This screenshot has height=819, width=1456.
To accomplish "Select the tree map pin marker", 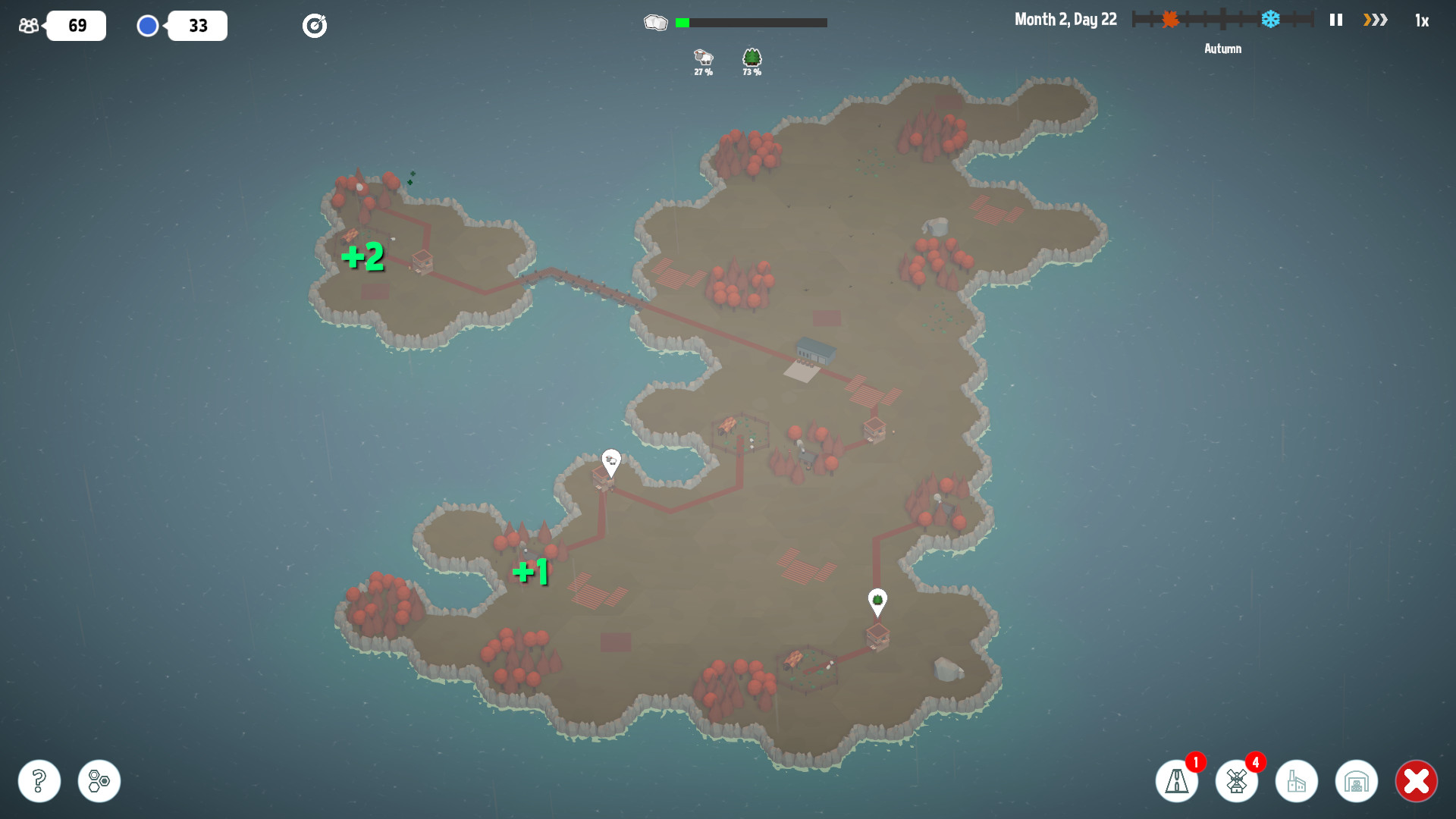I will 879,600.
